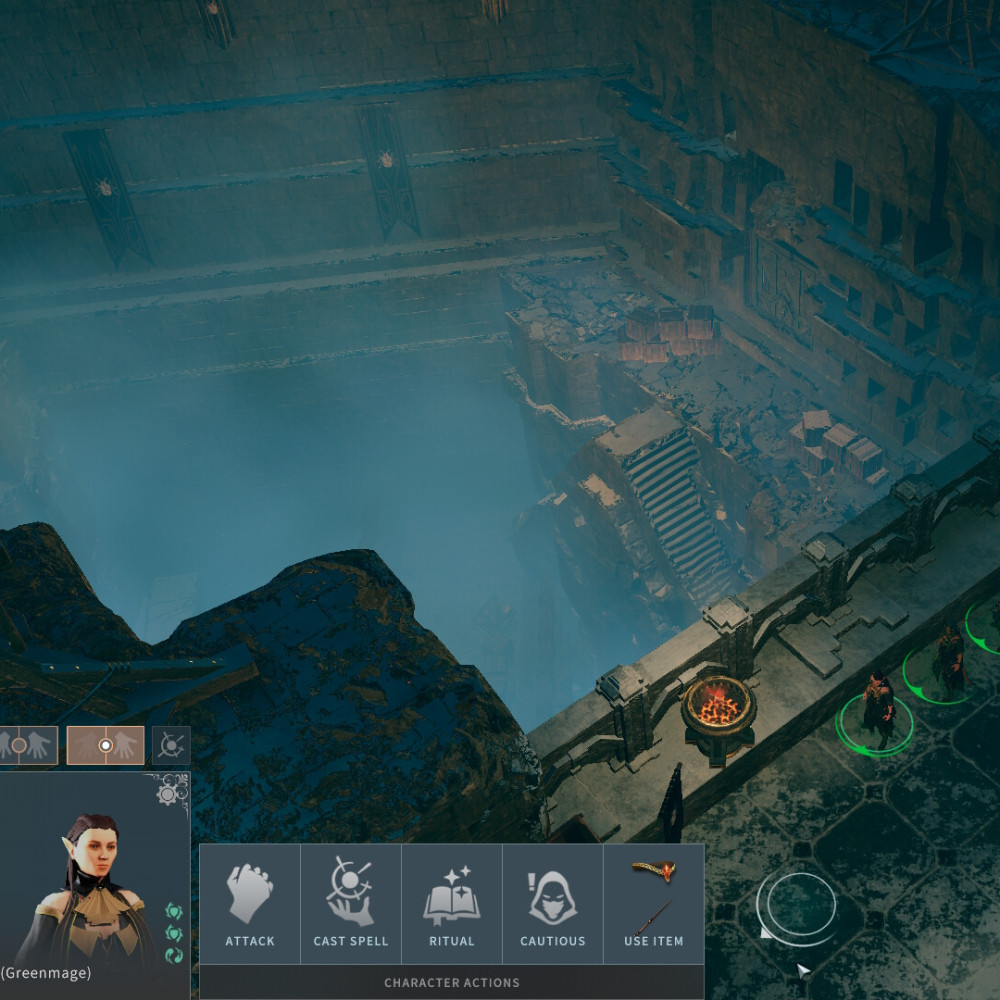This screenshot has width=1000, height=1000.
Task: Select the highlighted hands set with filled dot
Action: click(105, 745)
